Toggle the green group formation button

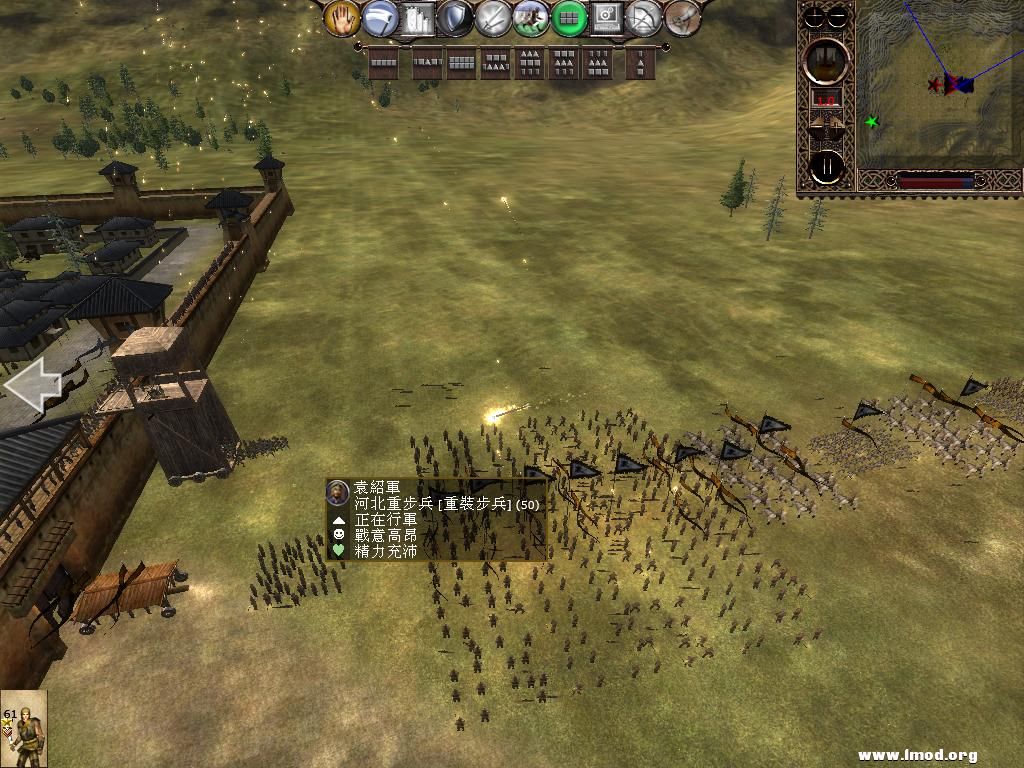[568, 17]
